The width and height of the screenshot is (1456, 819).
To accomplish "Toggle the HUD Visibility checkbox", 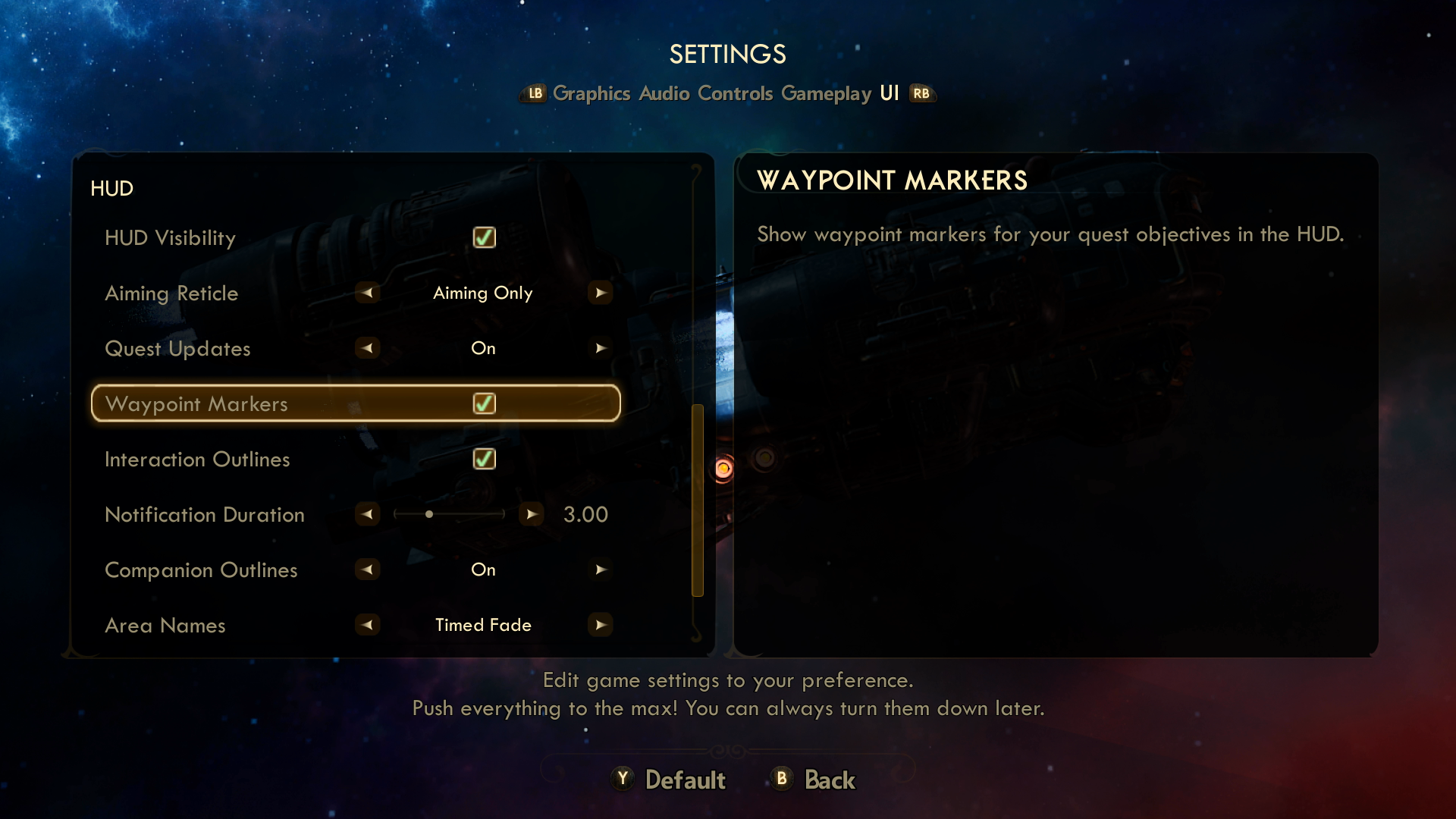I will pyautogui.click(x=484, y=237).
